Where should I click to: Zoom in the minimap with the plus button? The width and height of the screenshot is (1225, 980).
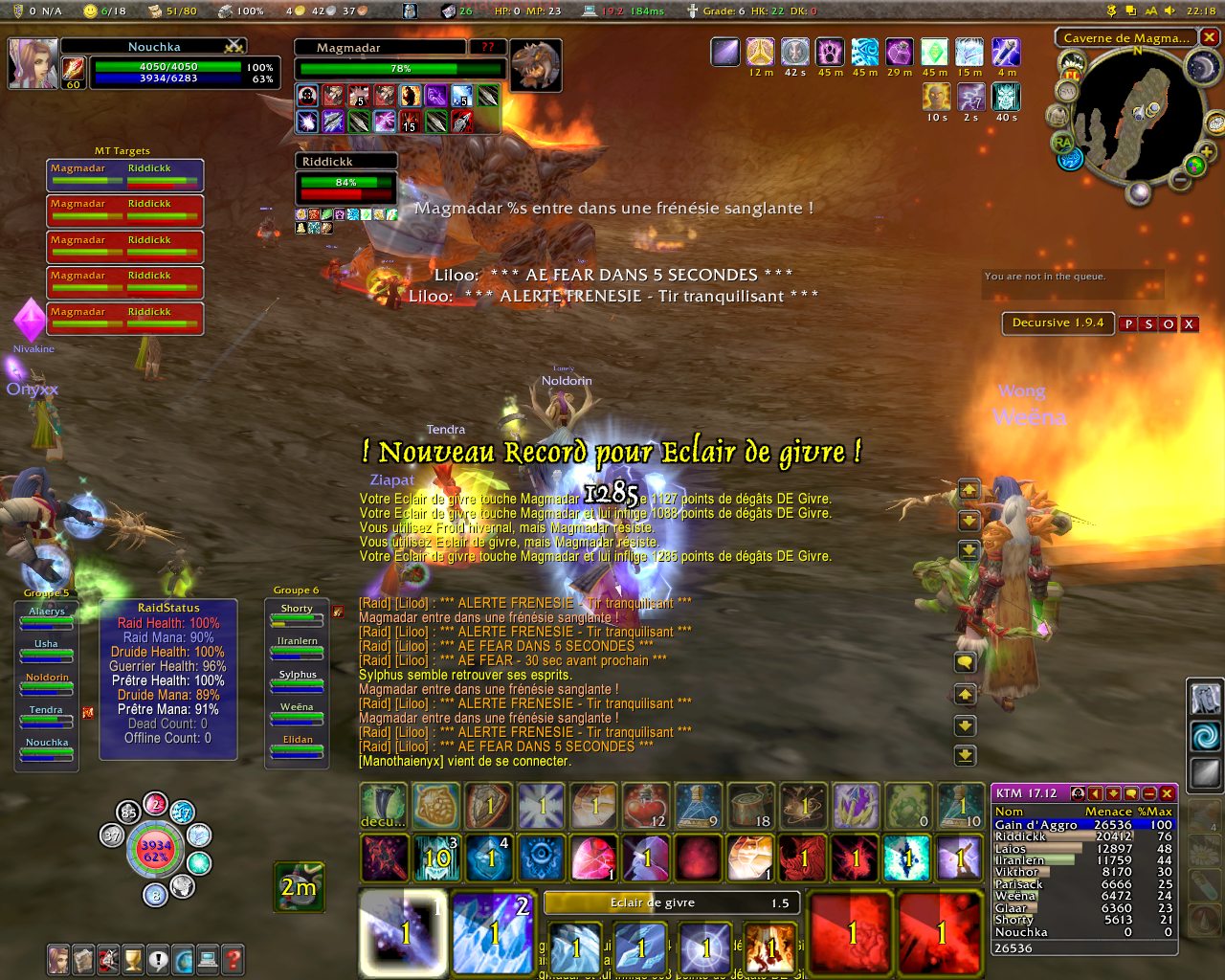tap(1206, 152)
